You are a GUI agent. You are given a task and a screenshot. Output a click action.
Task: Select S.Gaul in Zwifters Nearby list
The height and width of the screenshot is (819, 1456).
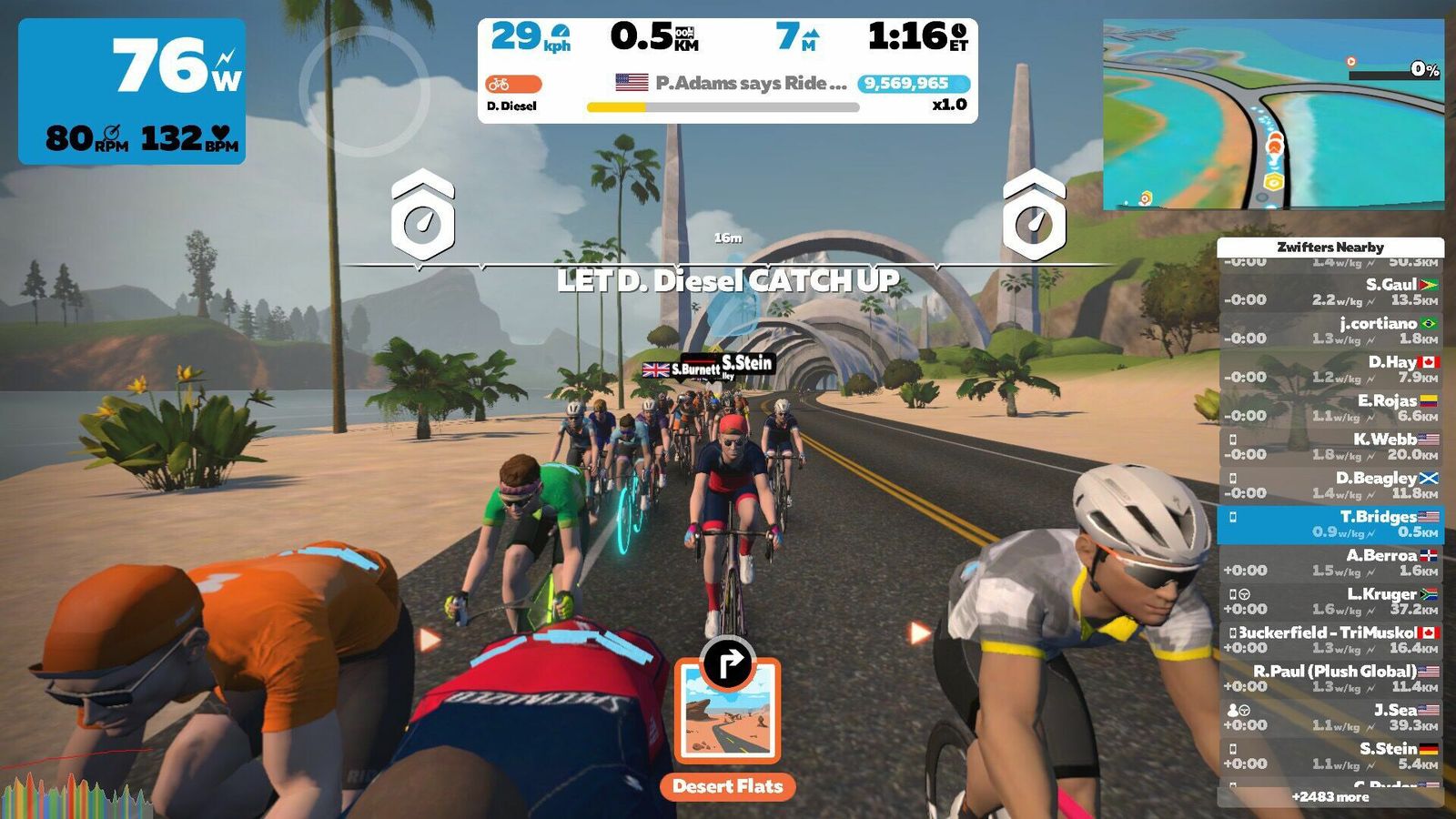[1330, 292]
